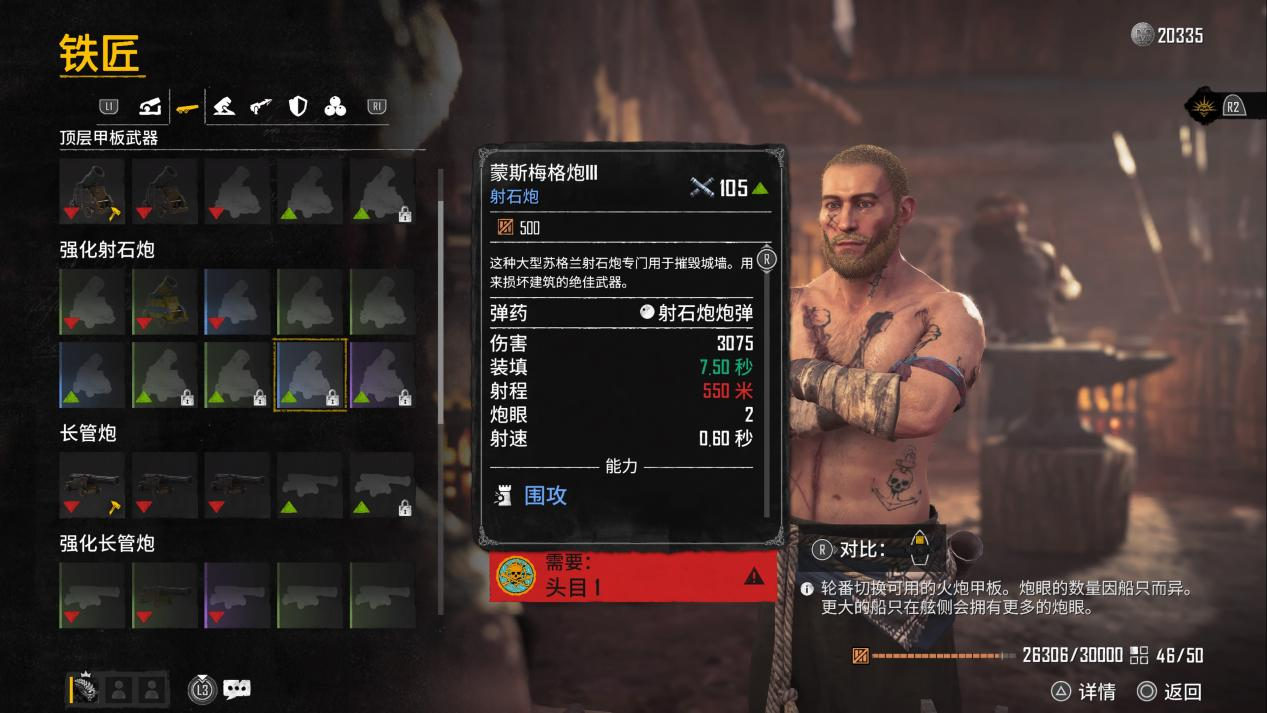
Task: Switch to the mortar weapons tab
Action: [150, 105]
